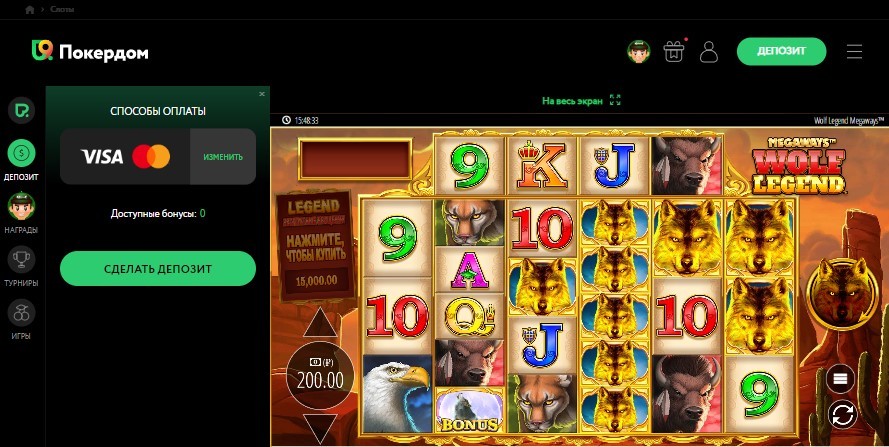Increase the bet with the up arrow
The image size is (889, 447).
[320, 323]
